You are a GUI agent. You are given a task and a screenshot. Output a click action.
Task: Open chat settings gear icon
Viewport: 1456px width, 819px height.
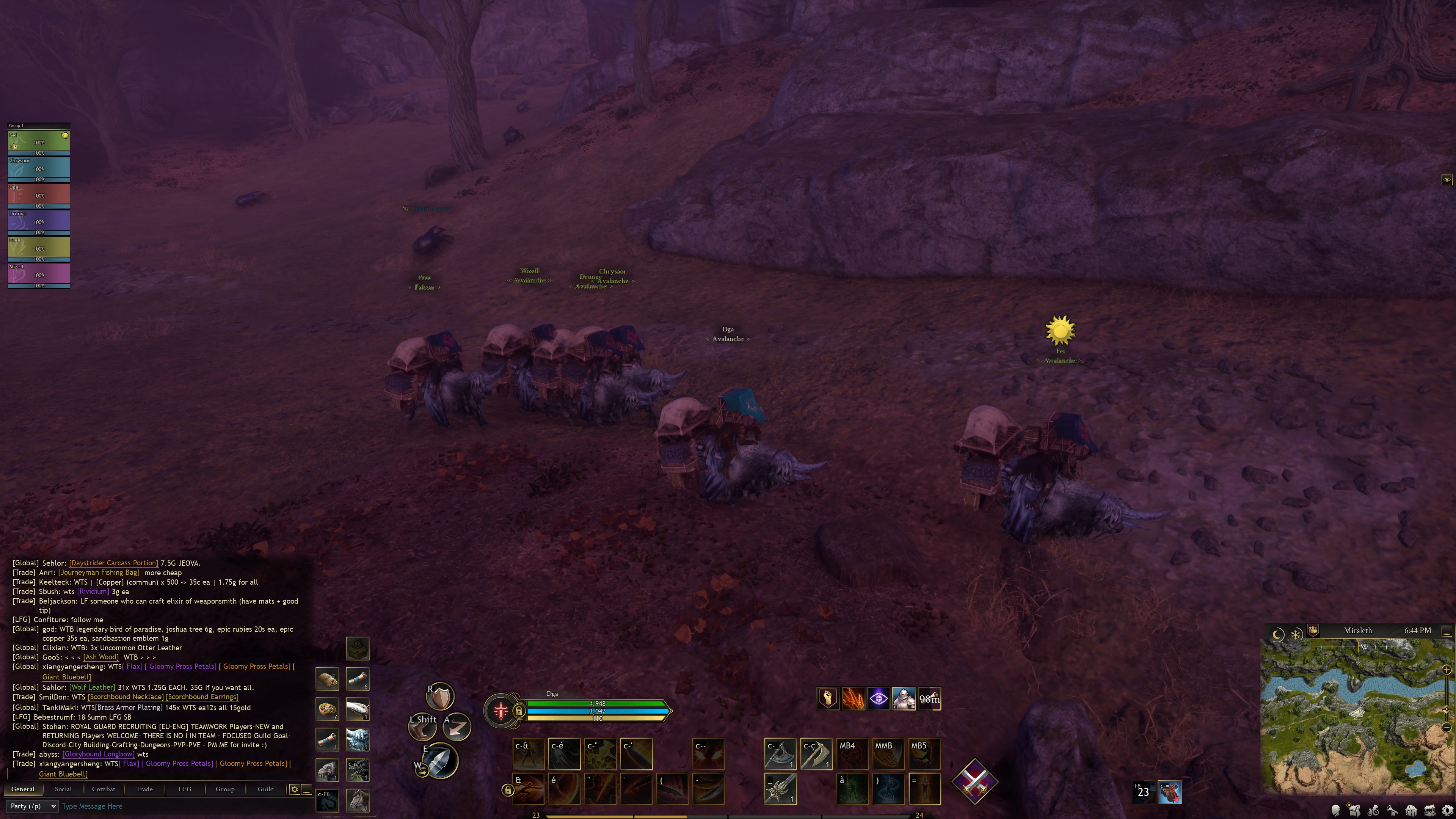(x=295, y=789)
